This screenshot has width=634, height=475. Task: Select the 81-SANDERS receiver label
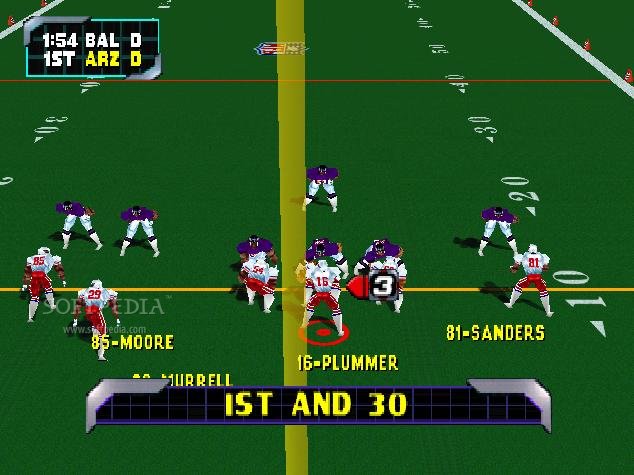click(x=495, y=333)
